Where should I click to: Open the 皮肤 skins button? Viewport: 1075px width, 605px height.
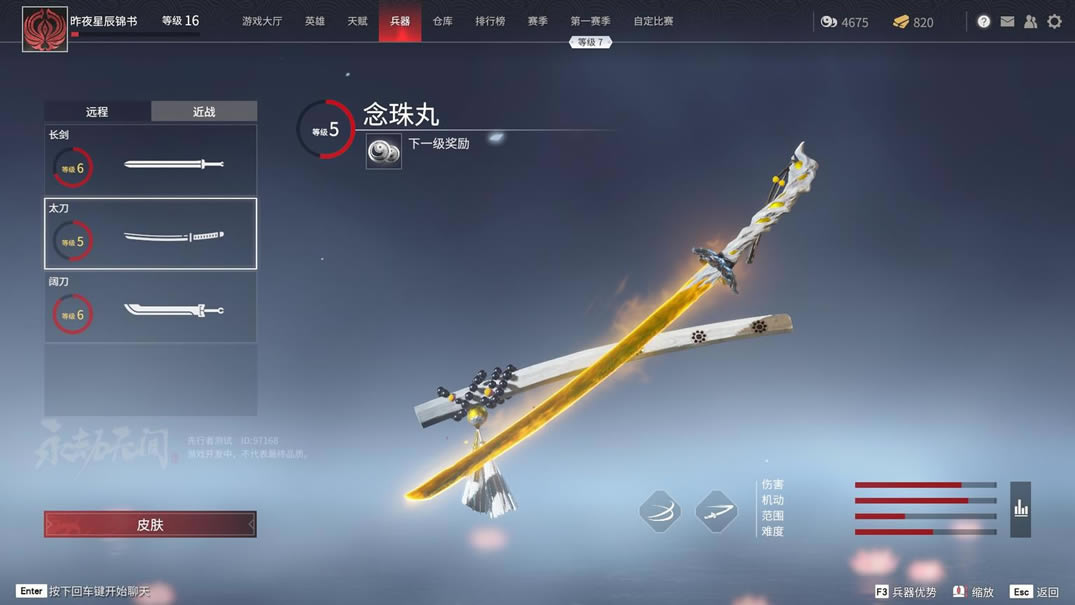coord(150,524)
